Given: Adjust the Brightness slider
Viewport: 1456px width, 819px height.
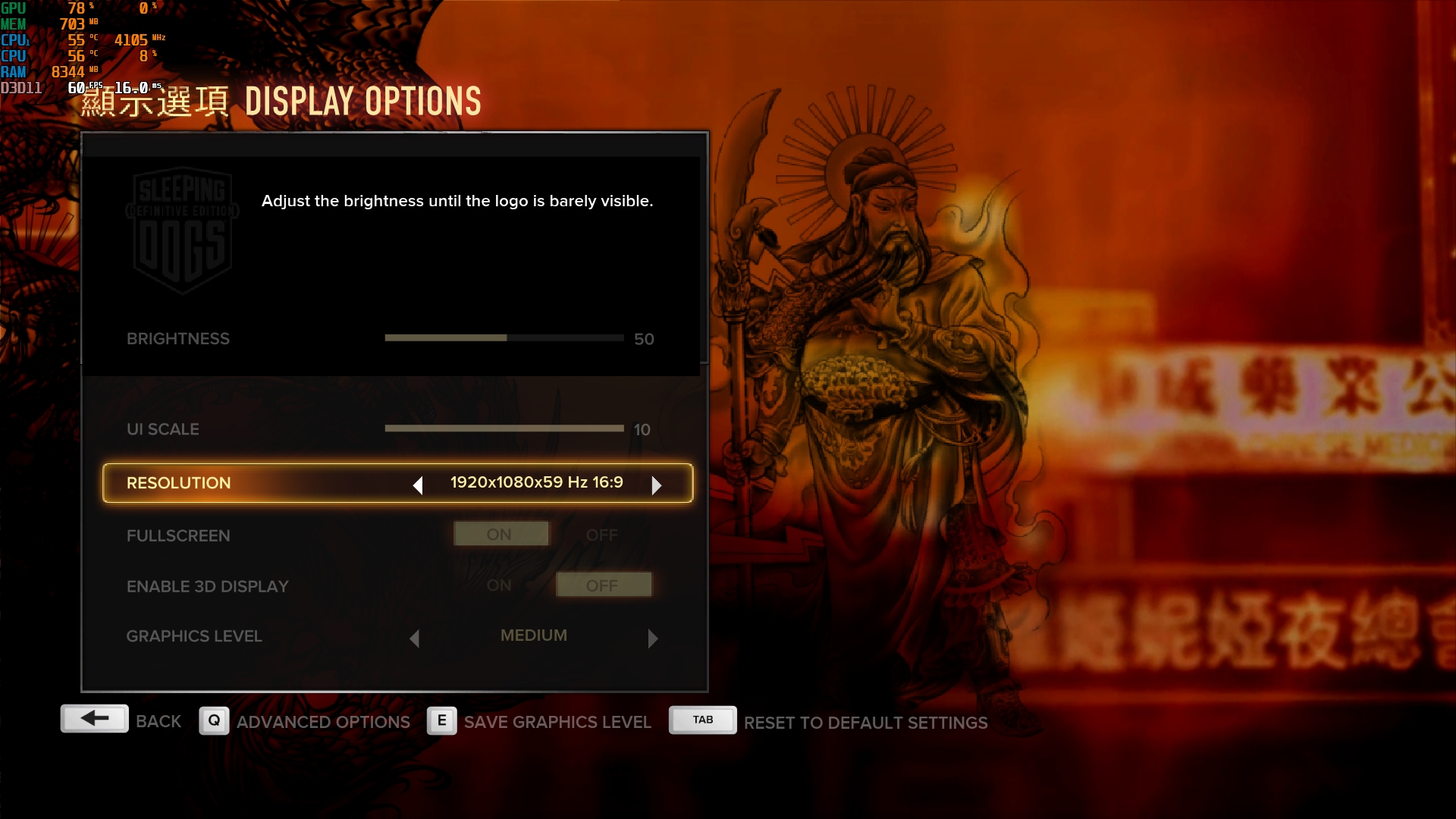Looking at the screenshot, I should [x=504, y=338].
